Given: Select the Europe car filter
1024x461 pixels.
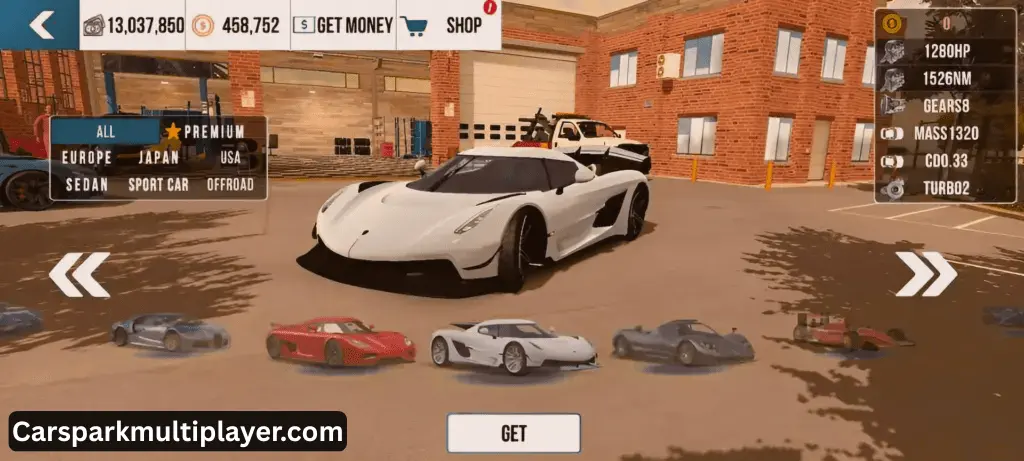Looking at the screenshot, I should 87,157.
